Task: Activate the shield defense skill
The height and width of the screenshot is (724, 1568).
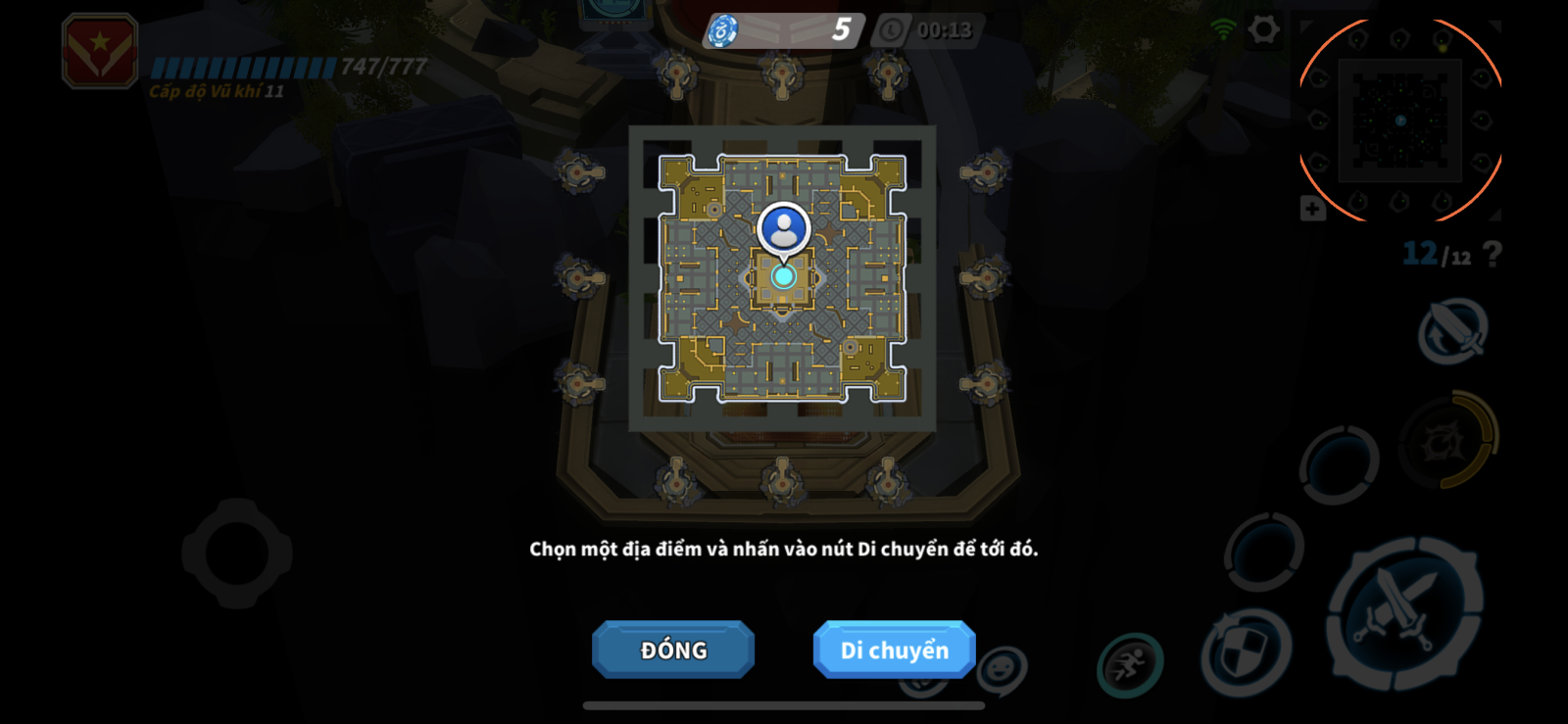Action: point(1246,652)
